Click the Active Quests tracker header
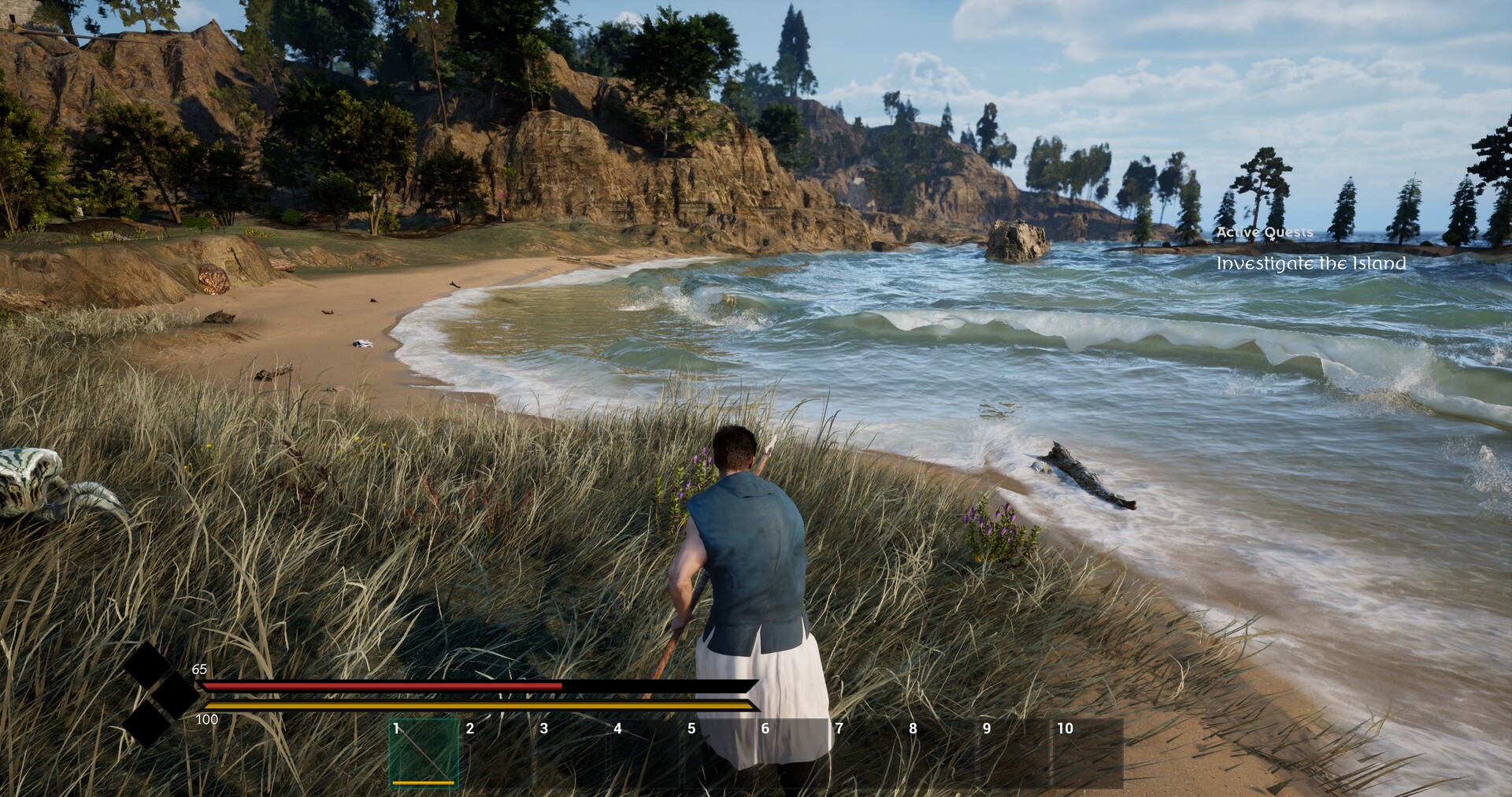The height and width of the screenshot is (797, 1512). click(1265, 232)
